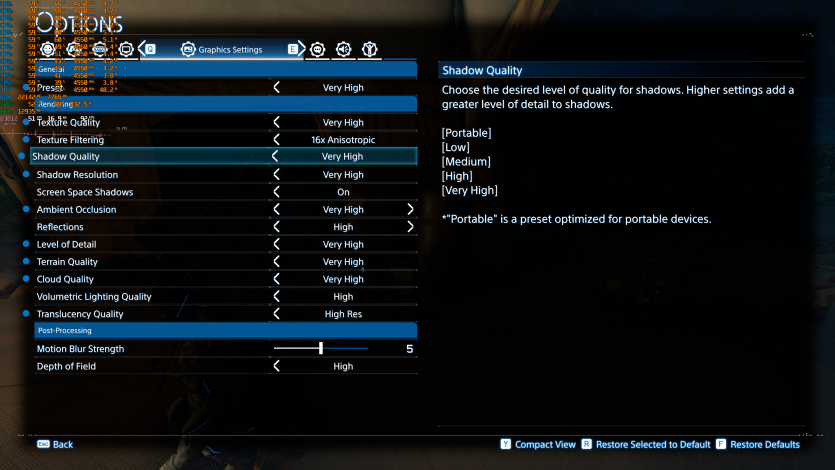835x470 pixels.
Task: Switch to the speaker audio settings tab
Action: (x=343, y=49)
